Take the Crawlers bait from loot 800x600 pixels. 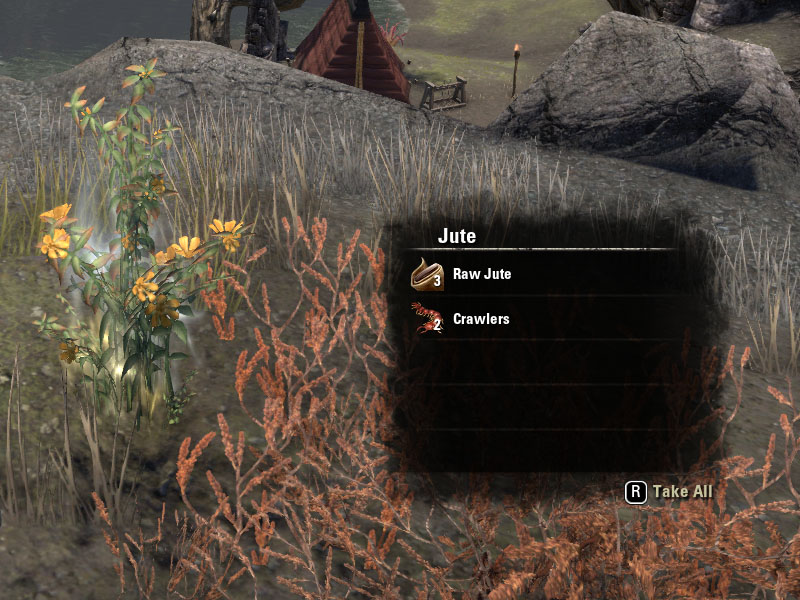480,320
